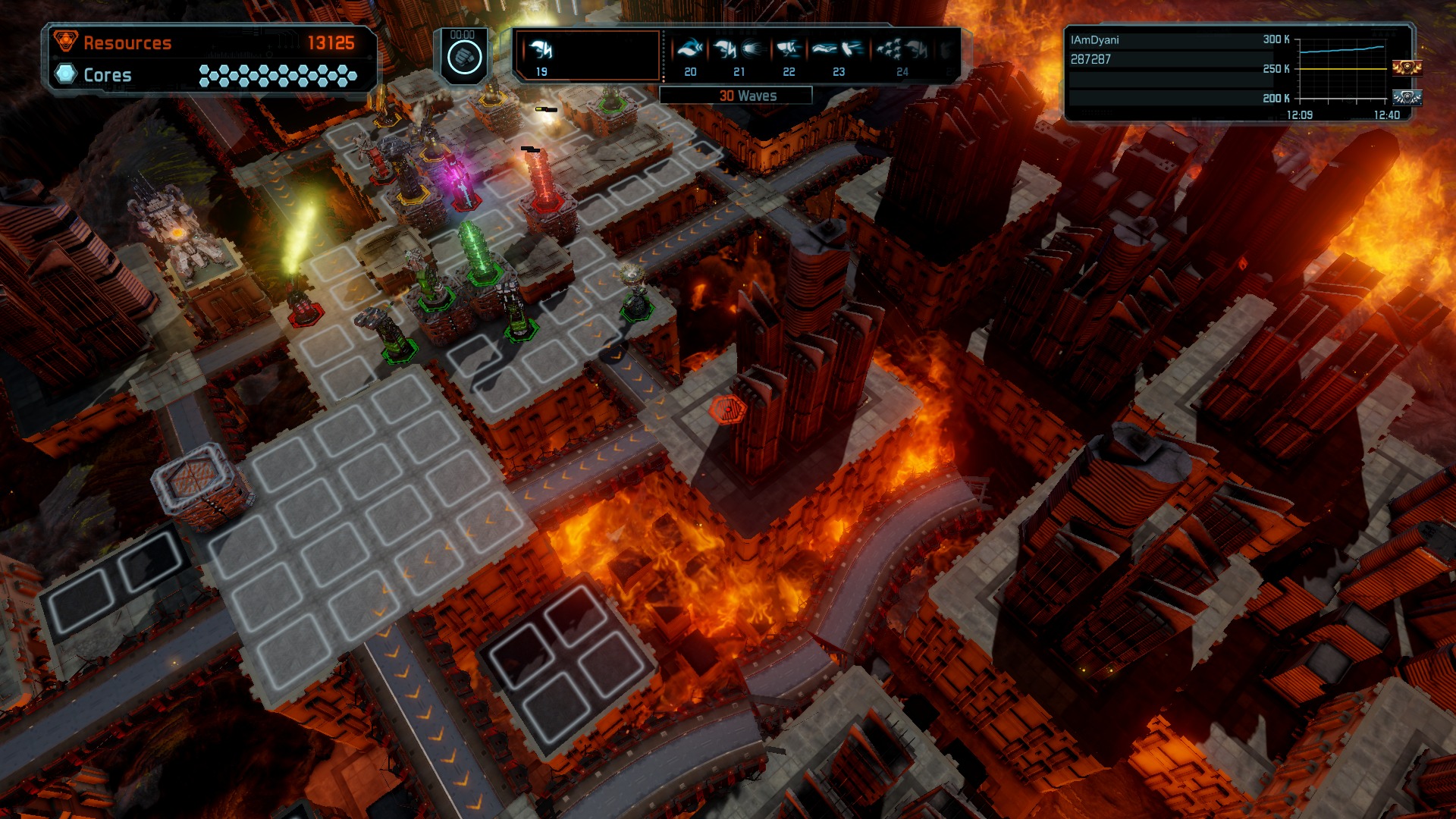Click the yellow 250K score threshold line

(1343, 69)
